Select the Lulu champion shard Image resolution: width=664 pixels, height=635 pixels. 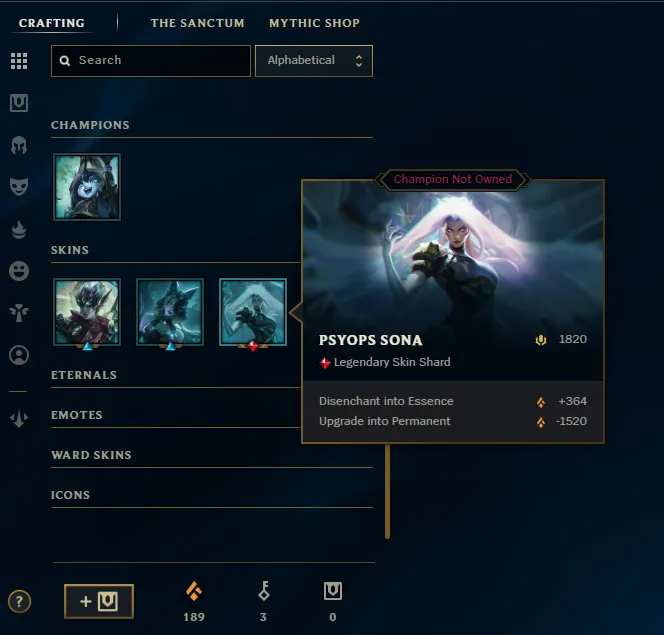(x=87, y=187)
